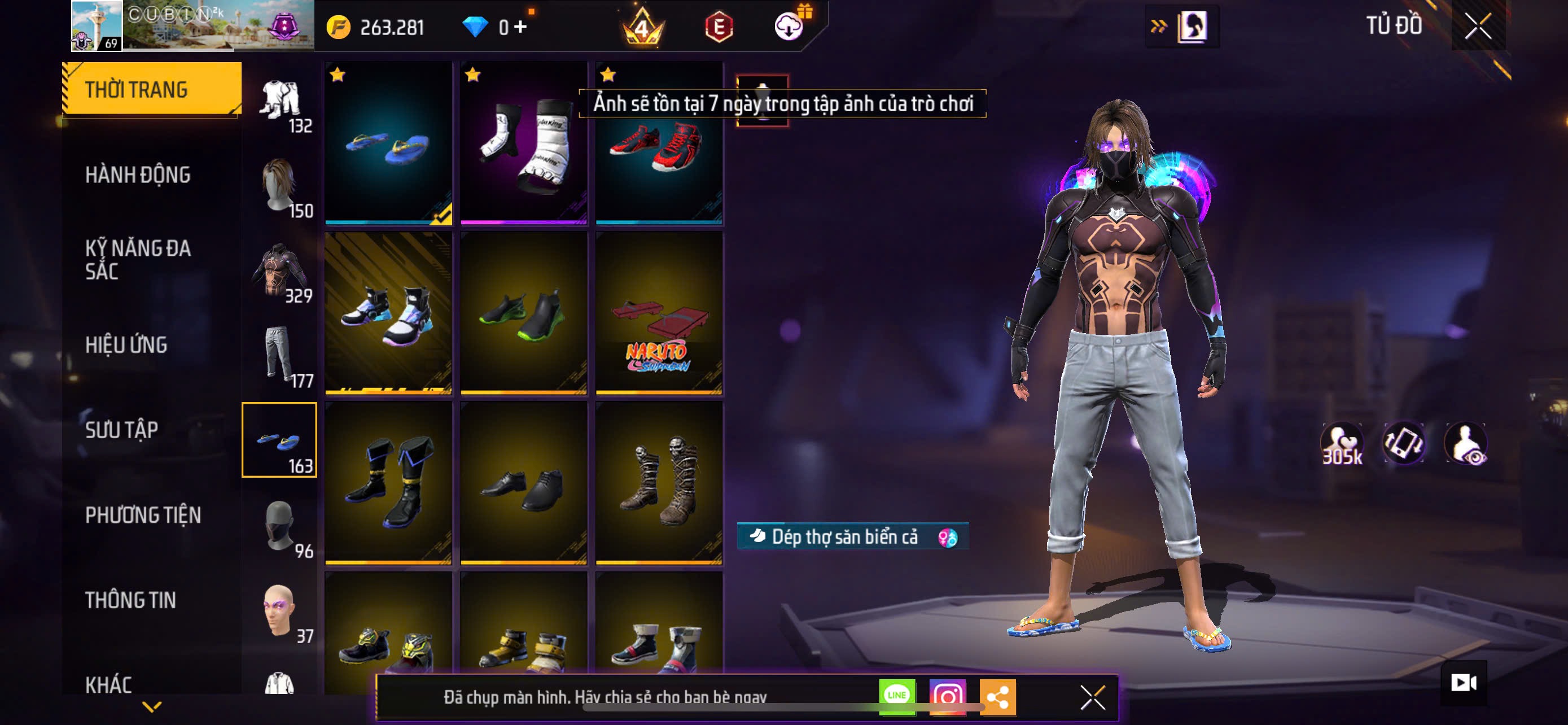Add diamonds with the plus button
The height and width of the screenshot is (725, 1568).
tap(520, 27)
